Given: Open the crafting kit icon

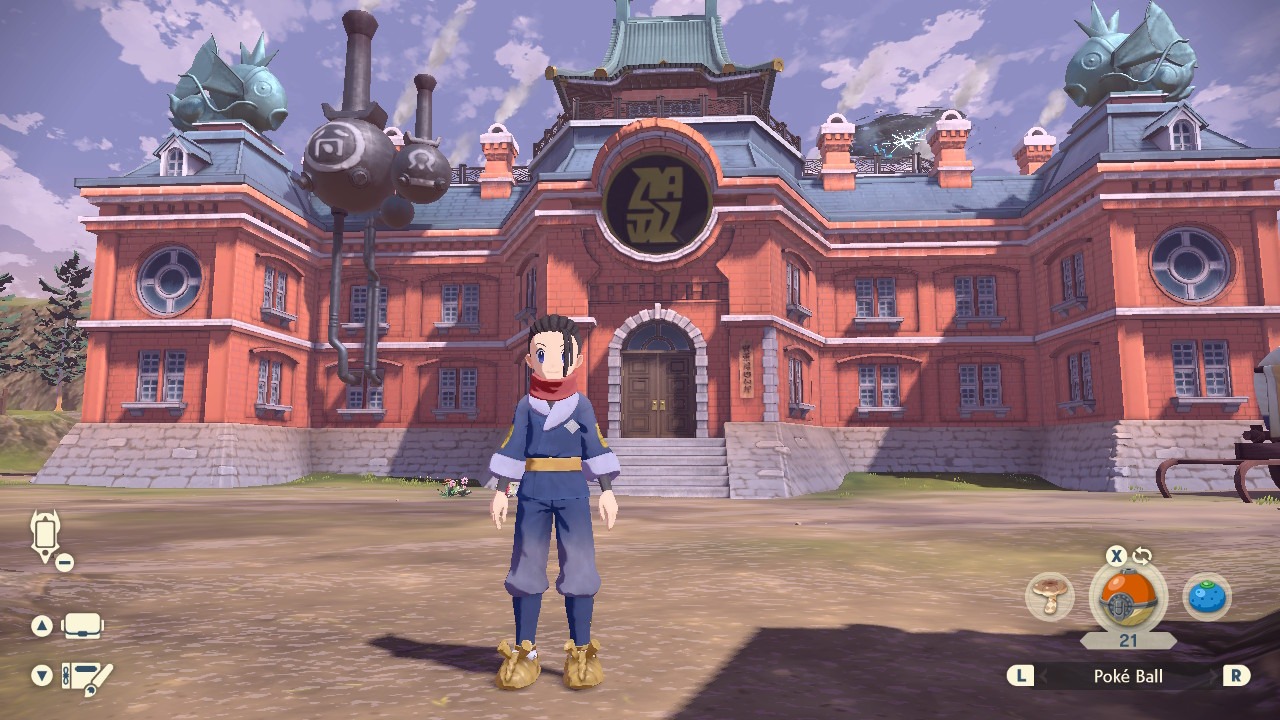Looking at the screenshot, I should pos(87,677).
